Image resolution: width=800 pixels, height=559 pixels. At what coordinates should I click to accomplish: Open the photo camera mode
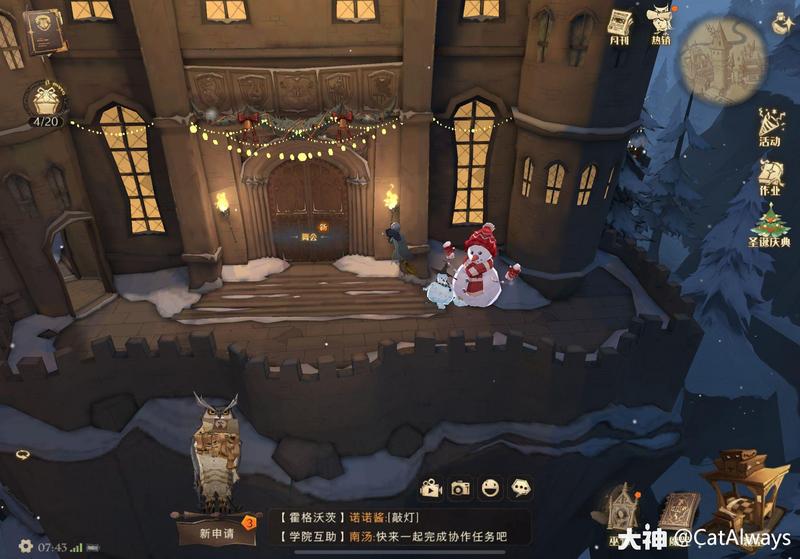[x=460, y=488]
